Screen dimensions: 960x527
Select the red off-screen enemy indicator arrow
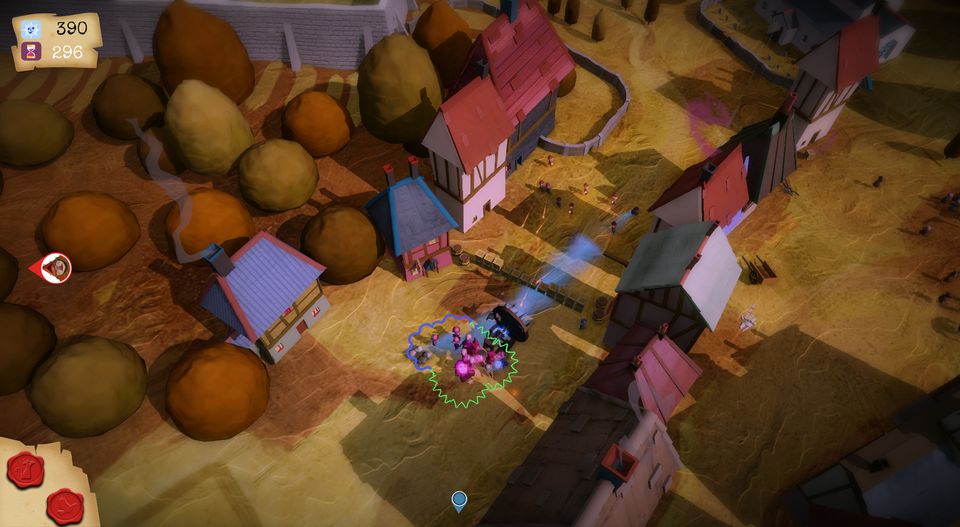point(52,267)
